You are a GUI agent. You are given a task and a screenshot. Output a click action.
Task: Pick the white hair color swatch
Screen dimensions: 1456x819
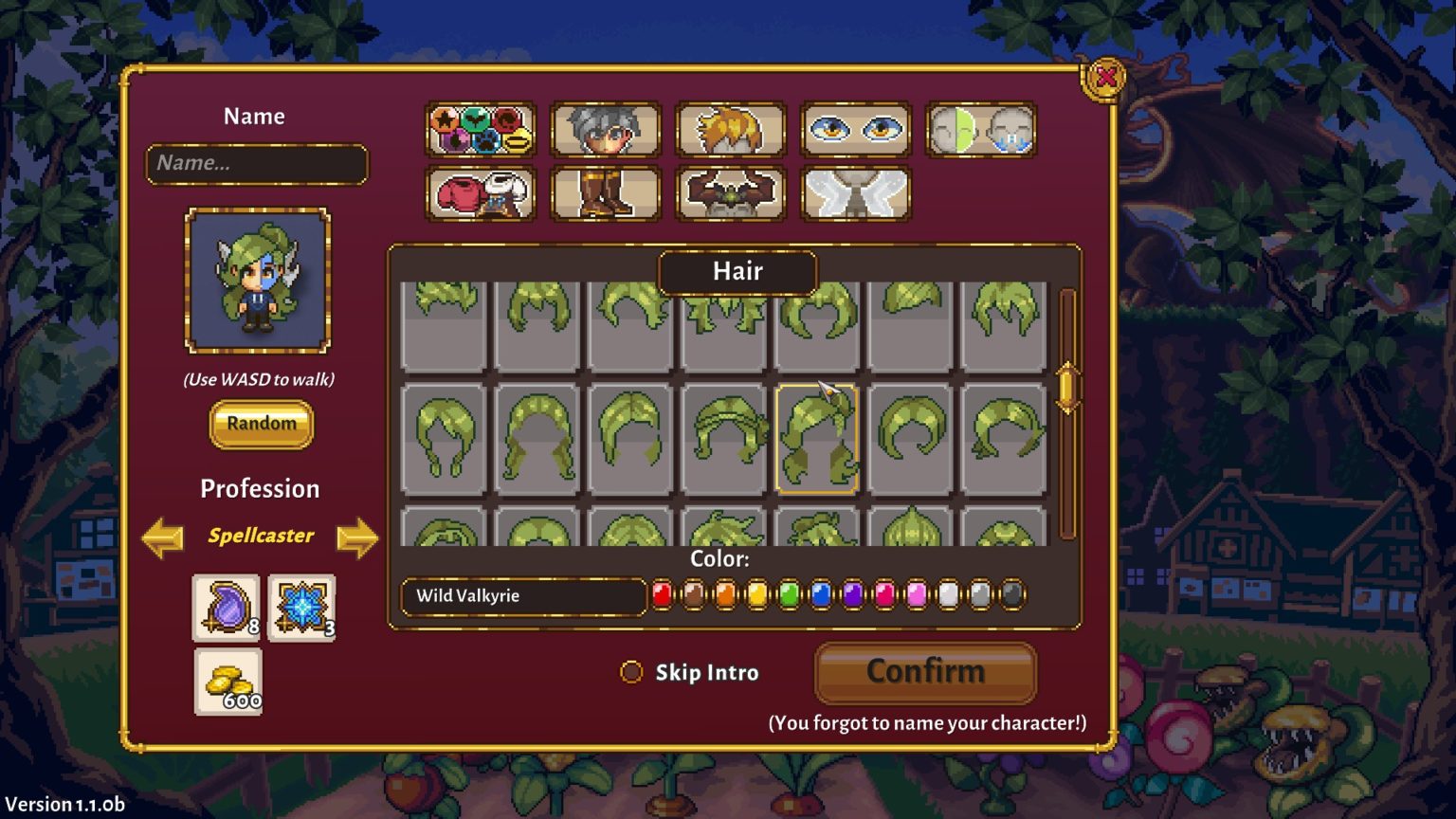[x=948, y=595]
